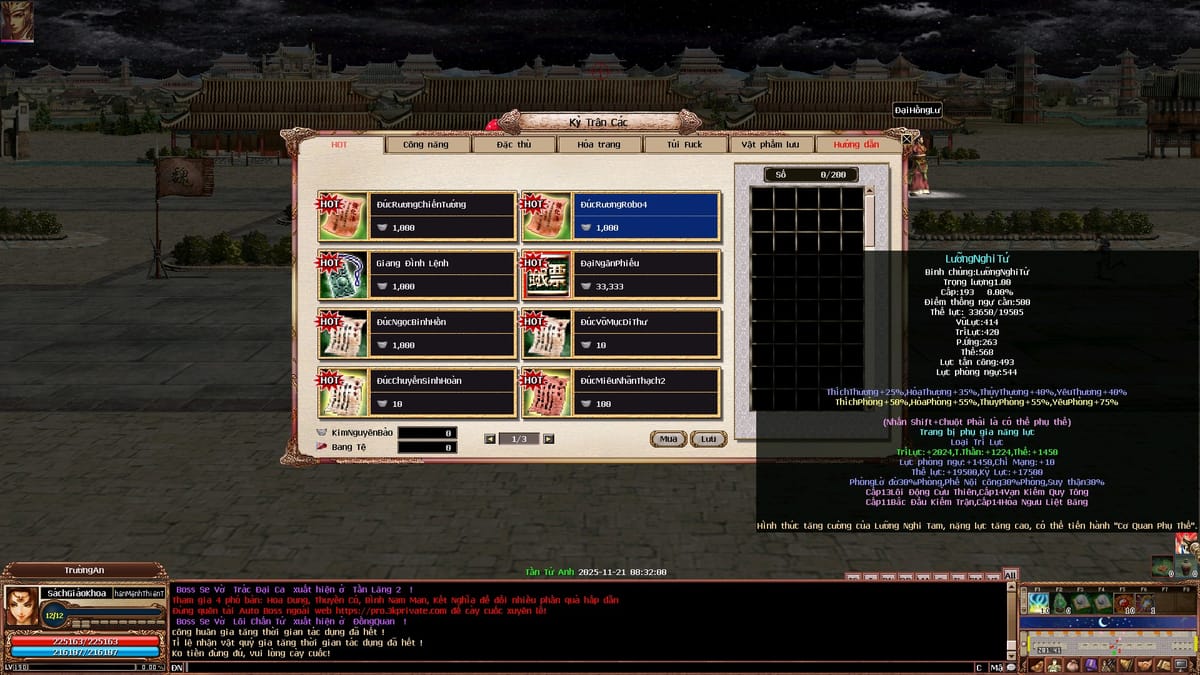The width and height of the screenshot is (1200, 675).
Task: Open the Vật phẩm lưu tab
Action: (770, 145)
